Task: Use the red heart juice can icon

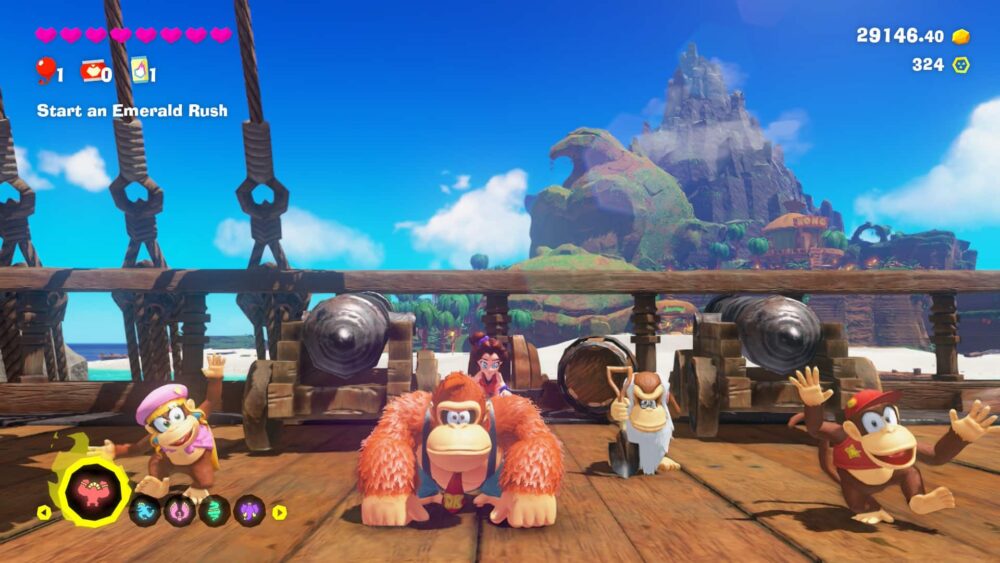Action: tap(93, 70)
